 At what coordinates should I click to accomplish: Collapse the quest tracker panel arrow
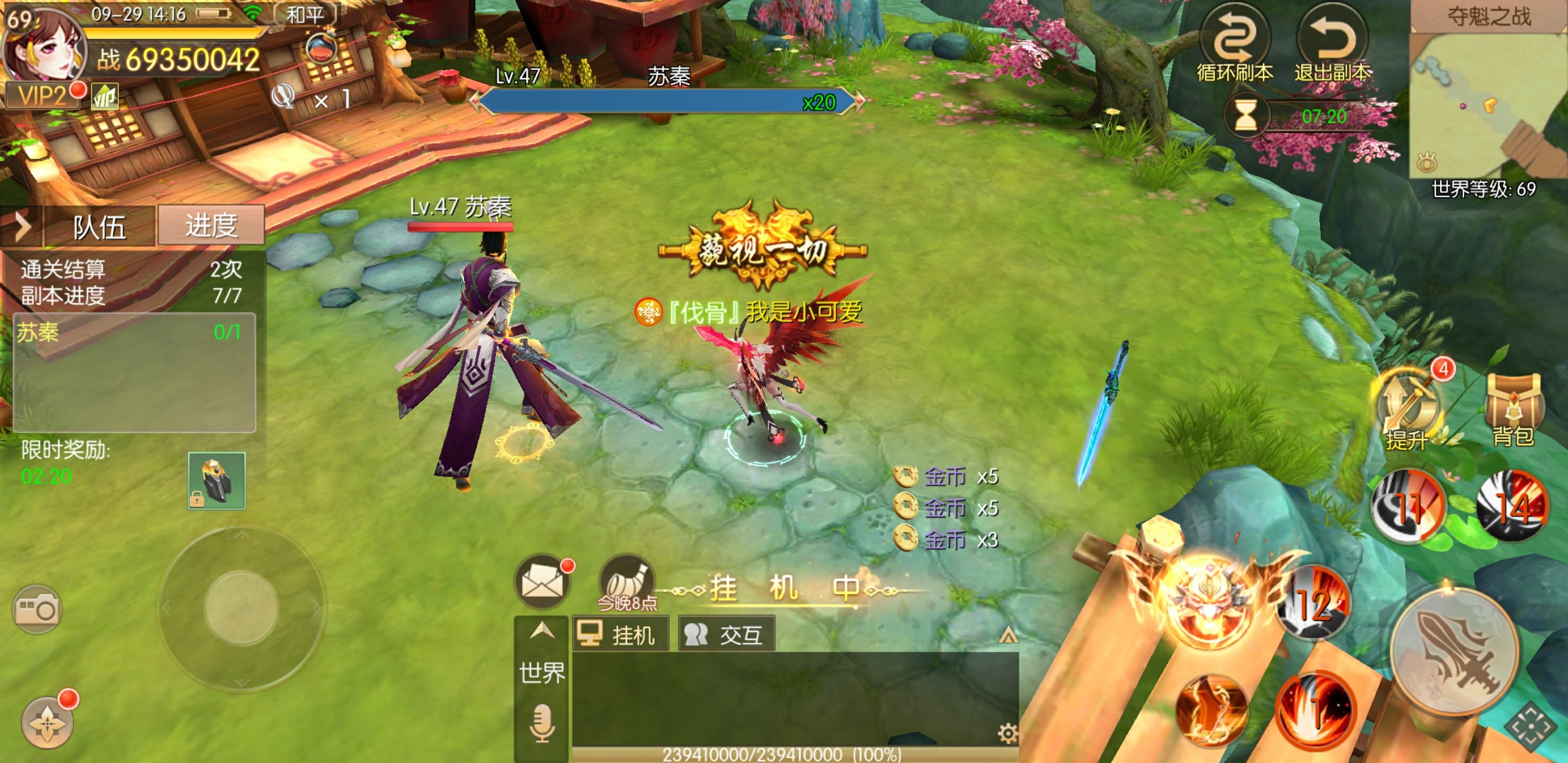[x=22, y=227]
